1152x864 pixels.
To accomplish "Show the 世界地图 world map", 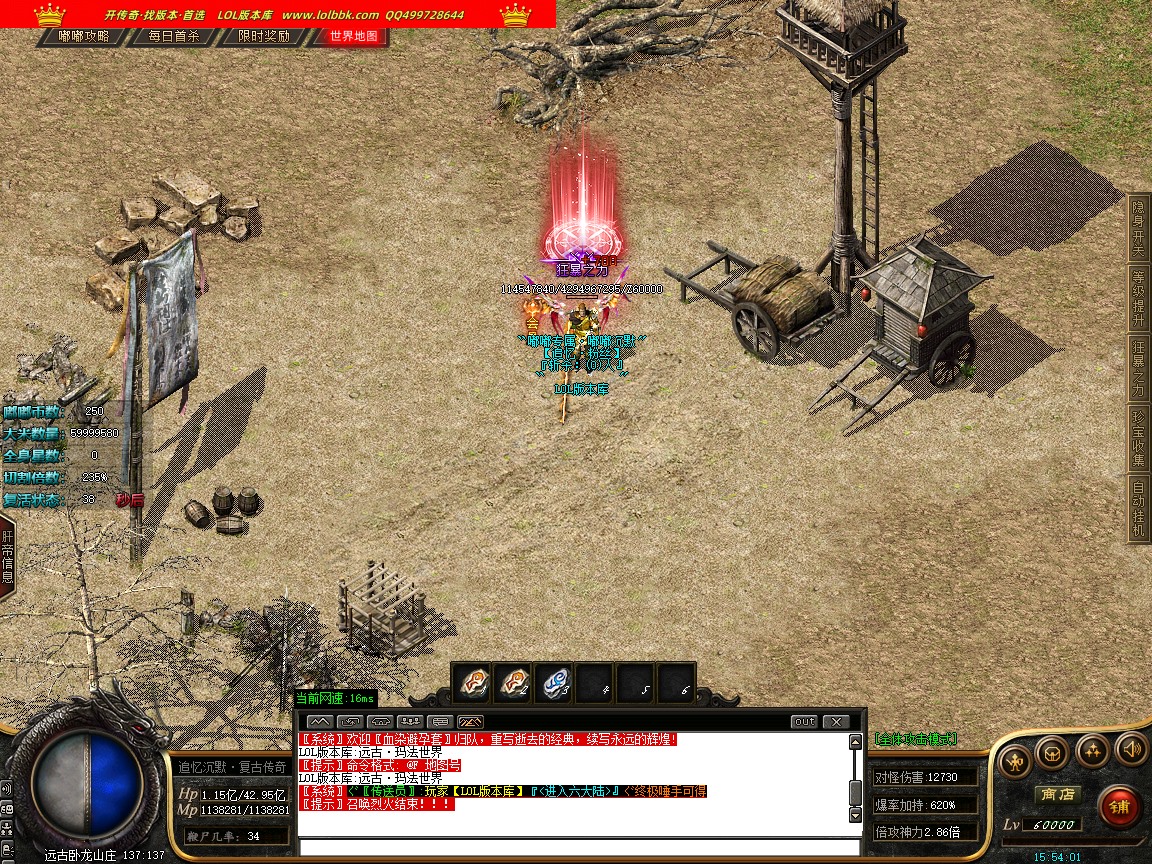I will [x=354, y=36].
